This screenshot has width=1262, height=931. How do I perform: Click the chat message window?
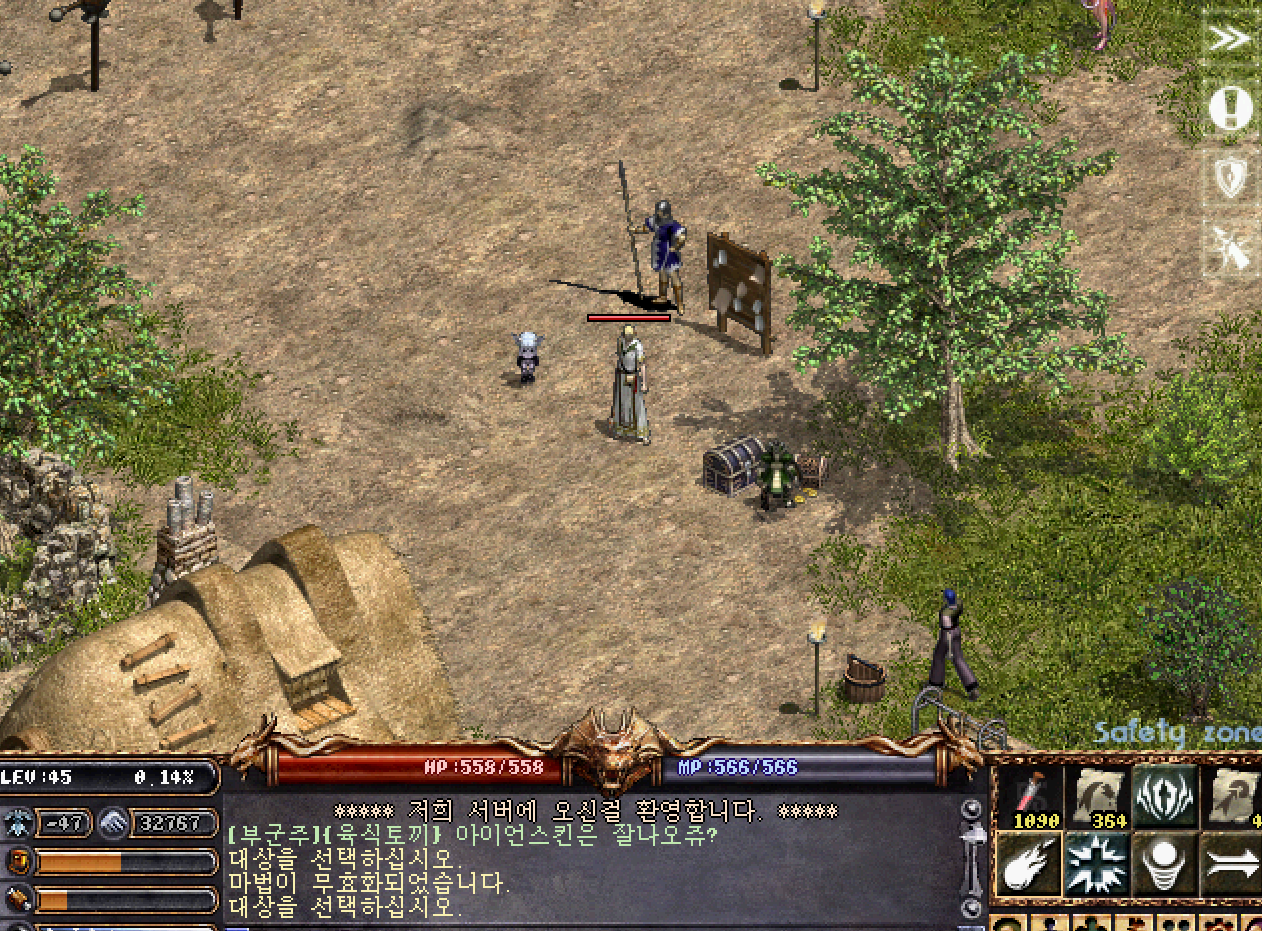point(590,860)
